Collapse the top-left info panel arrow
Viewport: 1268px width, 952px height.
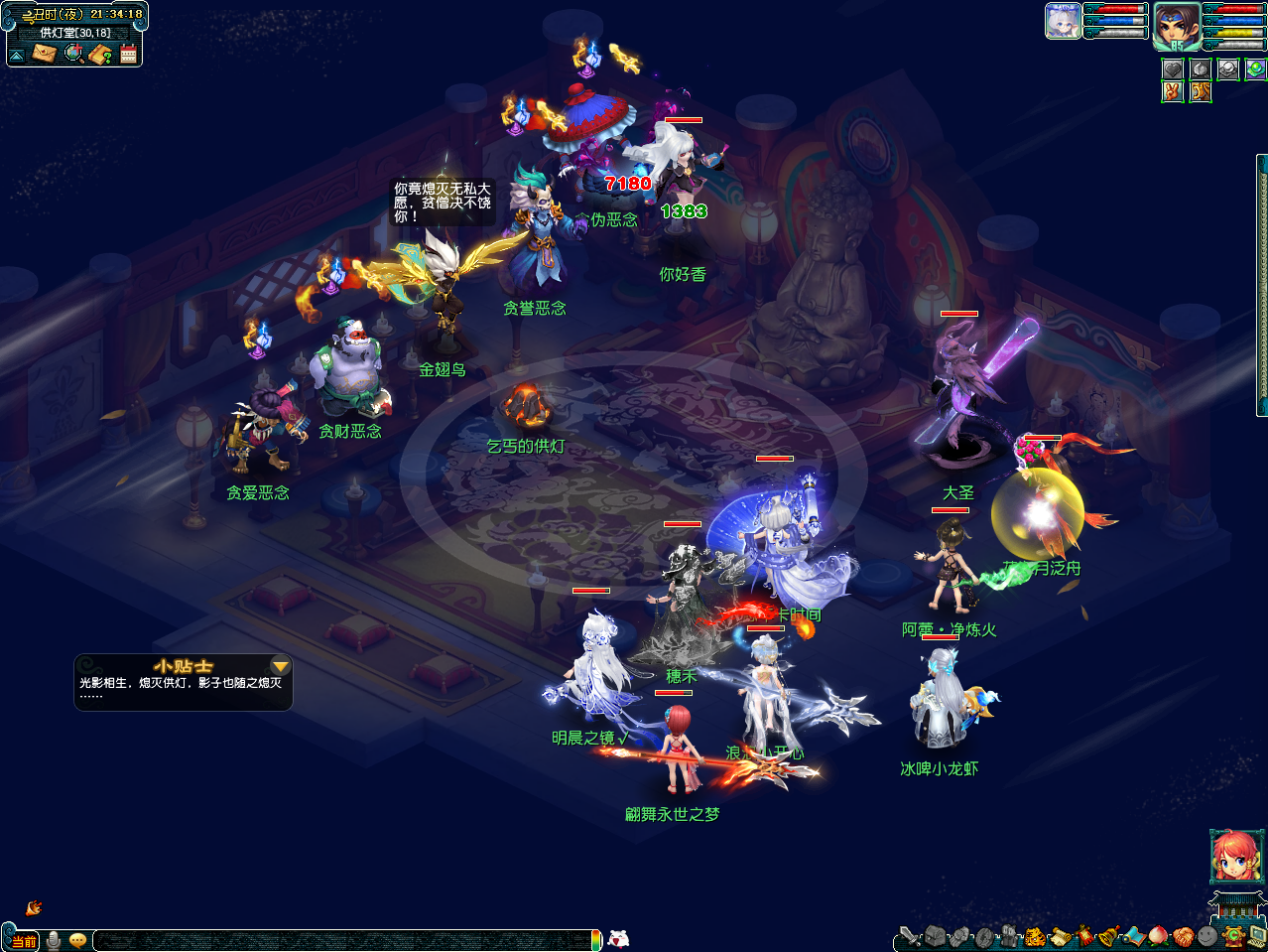[17, 55]
